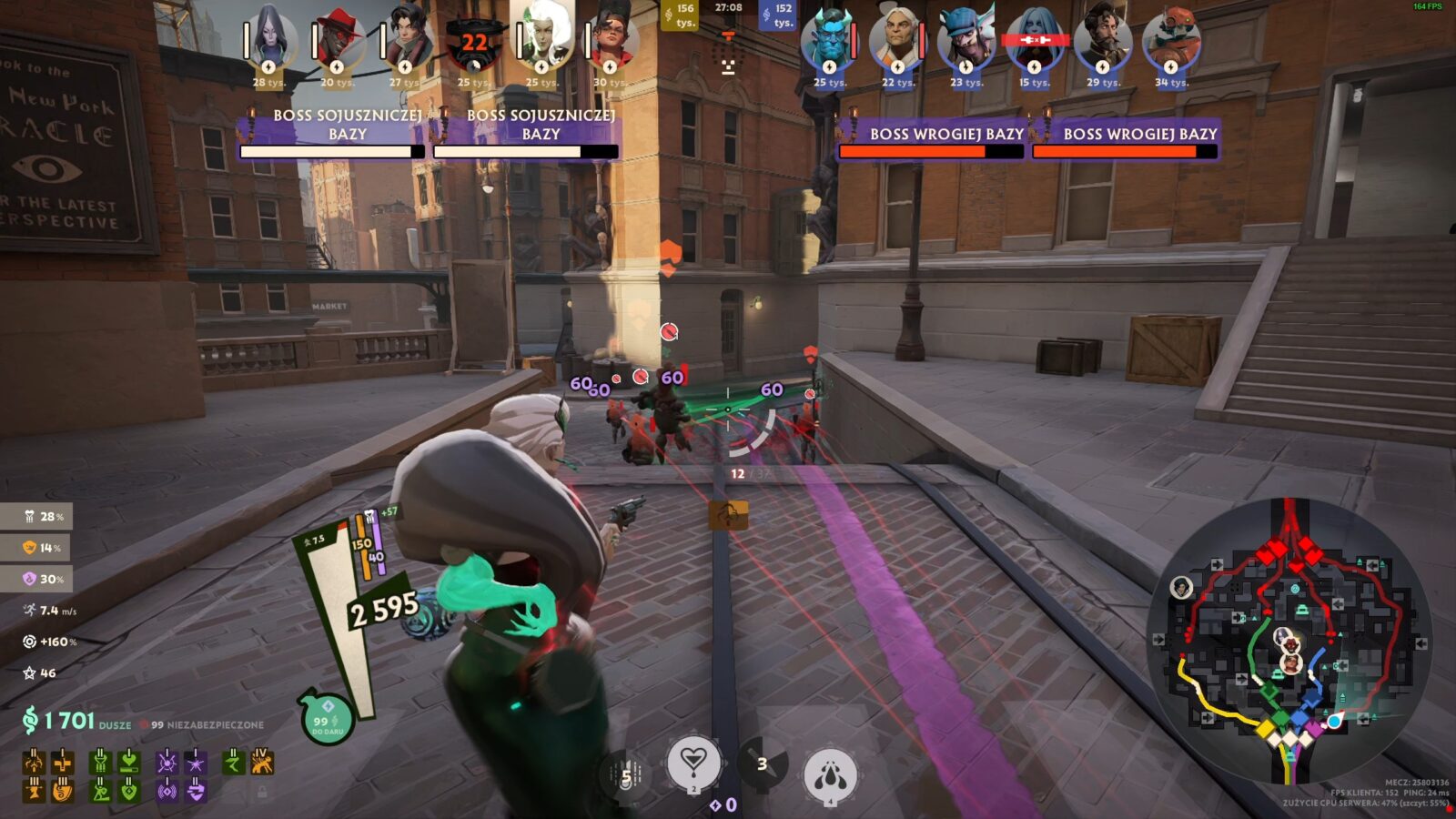Activate the heart-with-droplet ability
Screen dimensions: 1456x819
tap(693, 763)
